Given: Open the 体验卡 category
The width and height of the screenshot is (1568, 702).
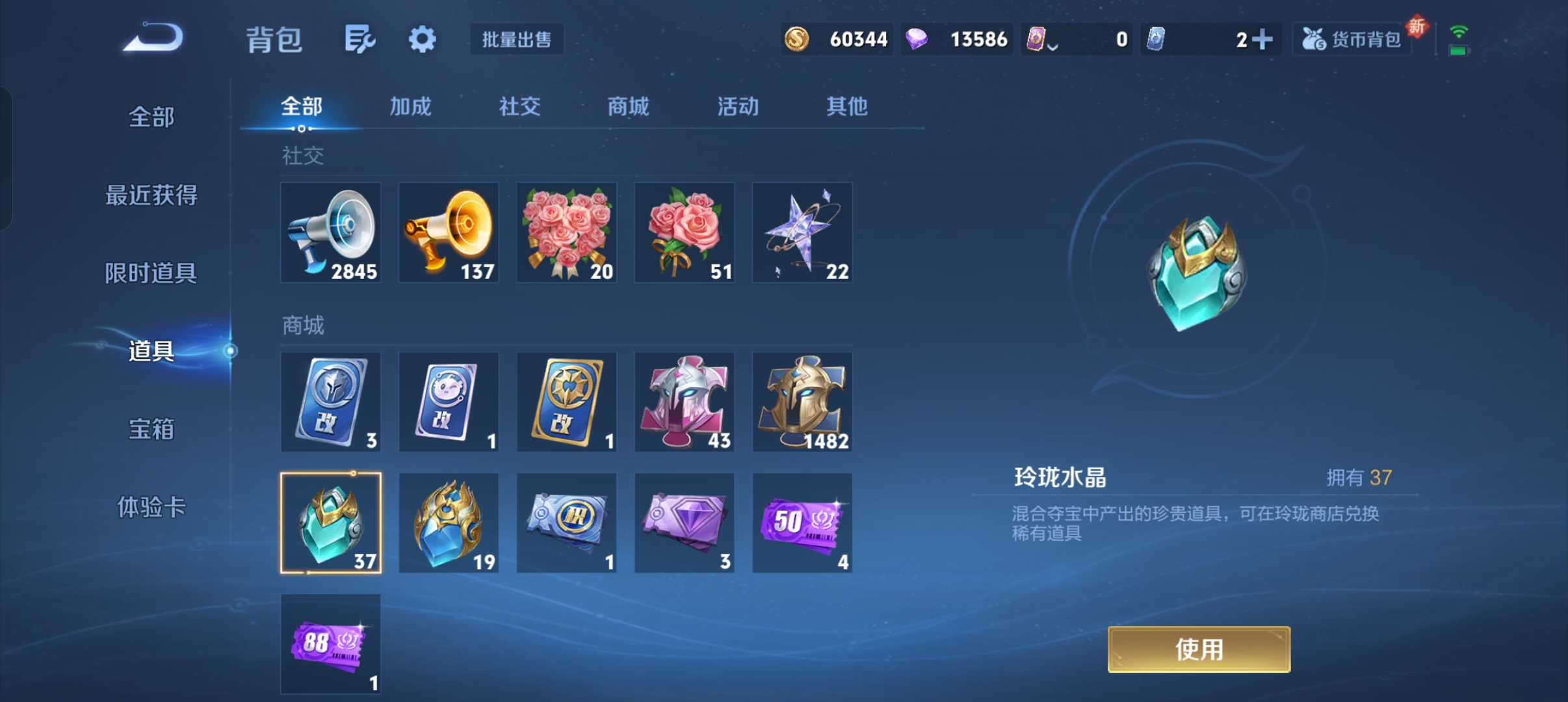Looking at the screenshot, I should 151,507.
